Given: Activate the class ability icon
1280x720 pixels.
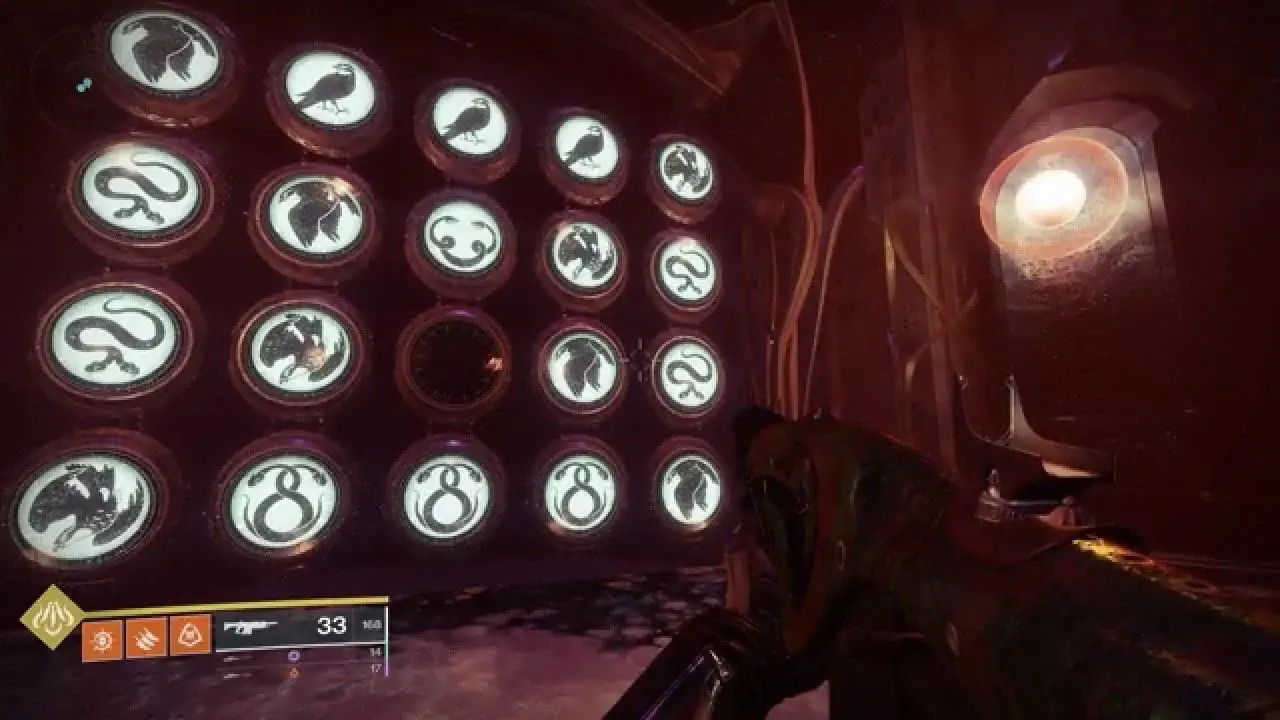Looking at the screenshot, I should point(190,636).
